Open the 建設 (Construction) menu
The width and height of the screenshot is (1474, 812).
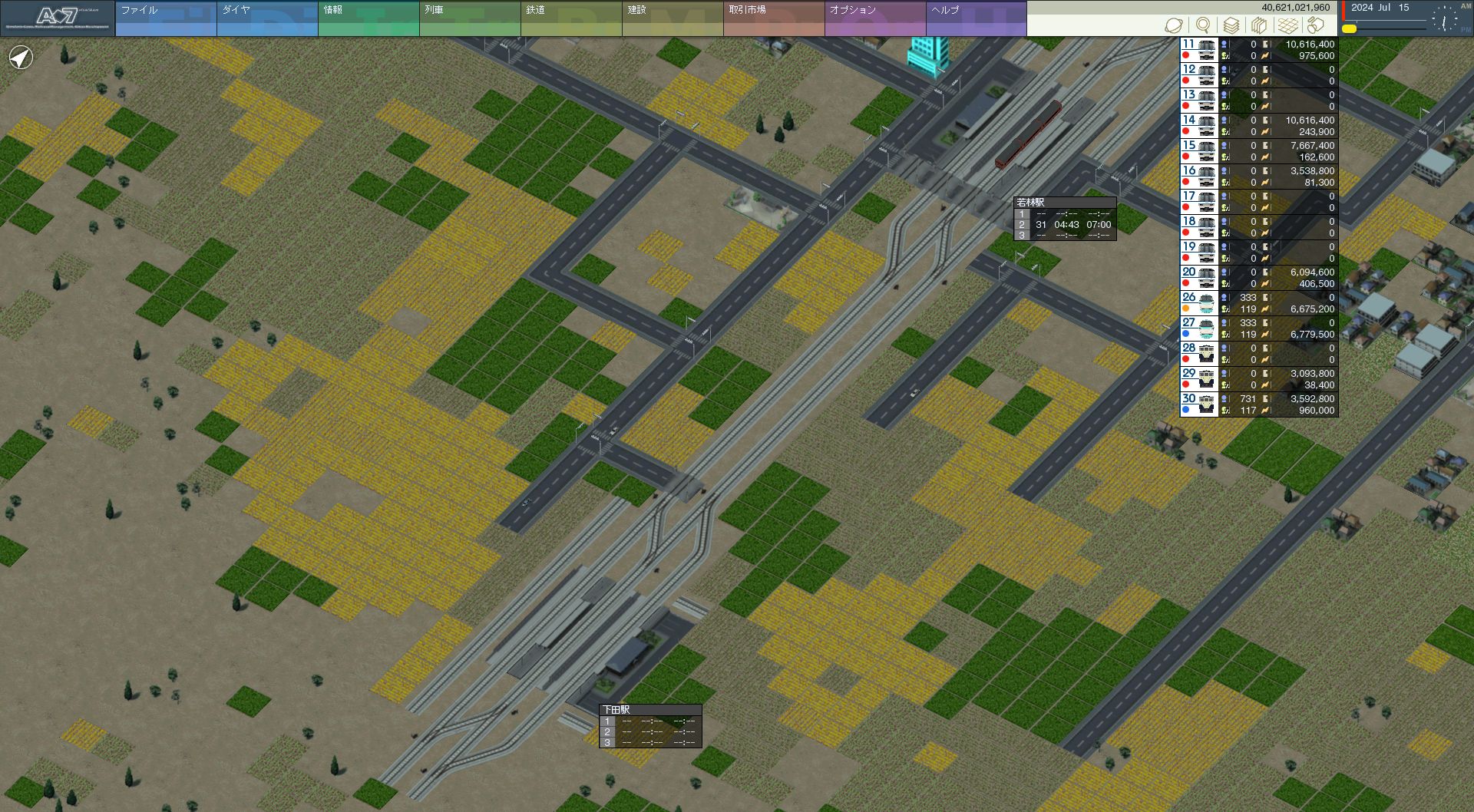(673, 18)
